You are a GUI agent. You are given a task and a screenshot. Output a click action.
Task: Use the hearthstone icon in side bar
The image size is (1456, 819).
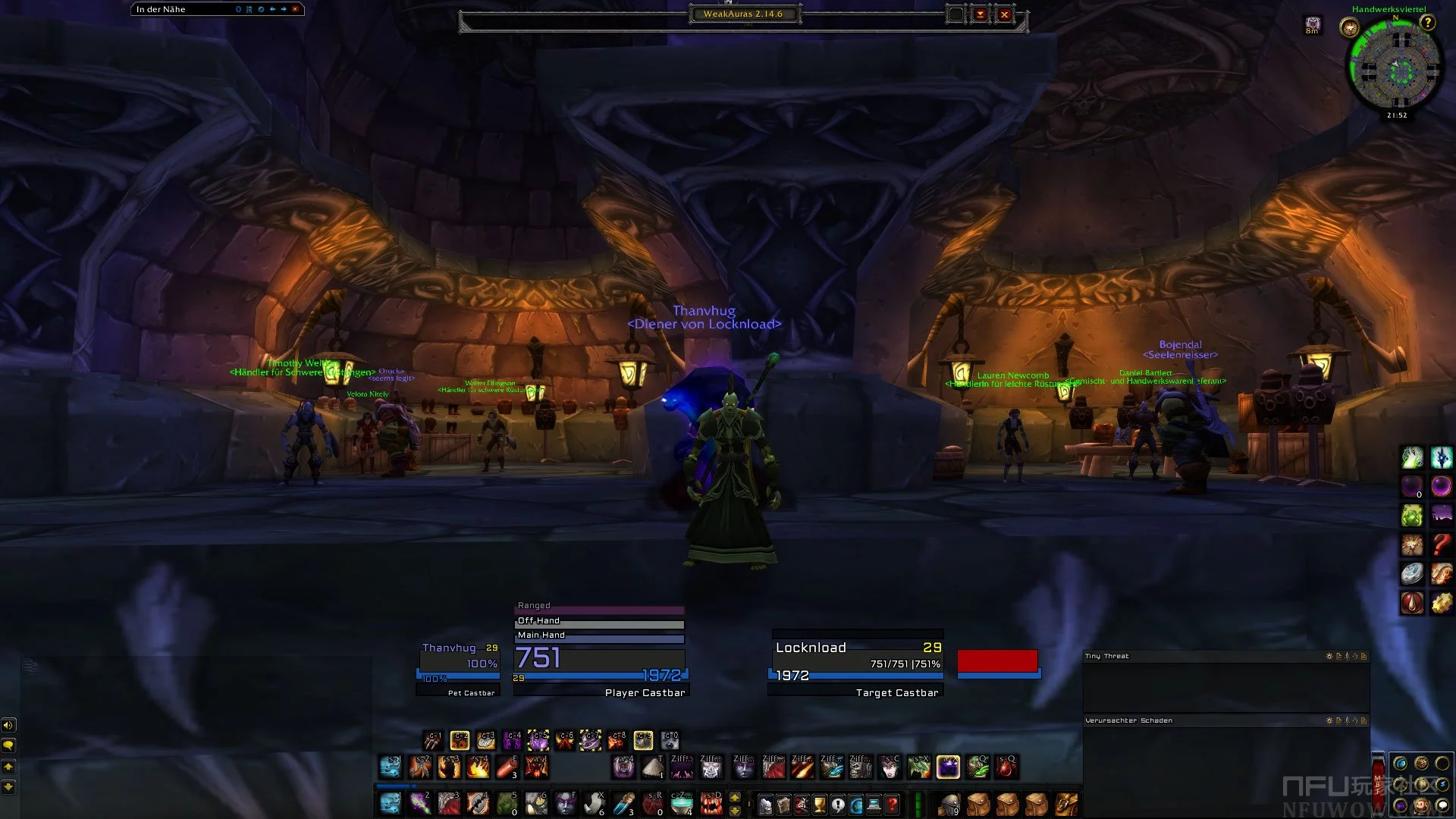[x=1411, y=574]
